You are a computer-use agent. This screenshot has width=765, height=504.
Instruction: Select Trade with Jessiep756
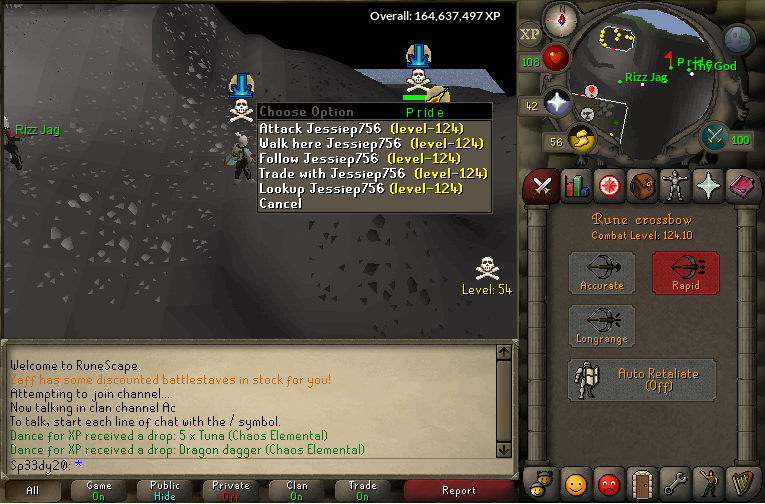[360, 173]
